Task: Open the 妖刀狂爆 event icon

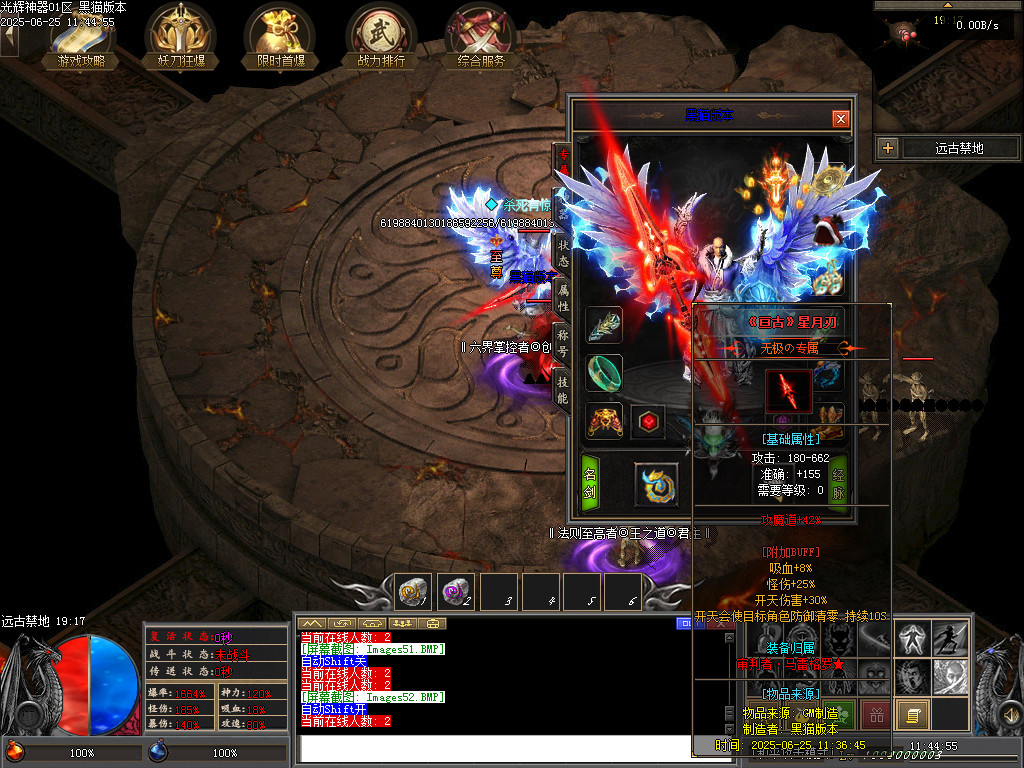Action: point(180,36)
